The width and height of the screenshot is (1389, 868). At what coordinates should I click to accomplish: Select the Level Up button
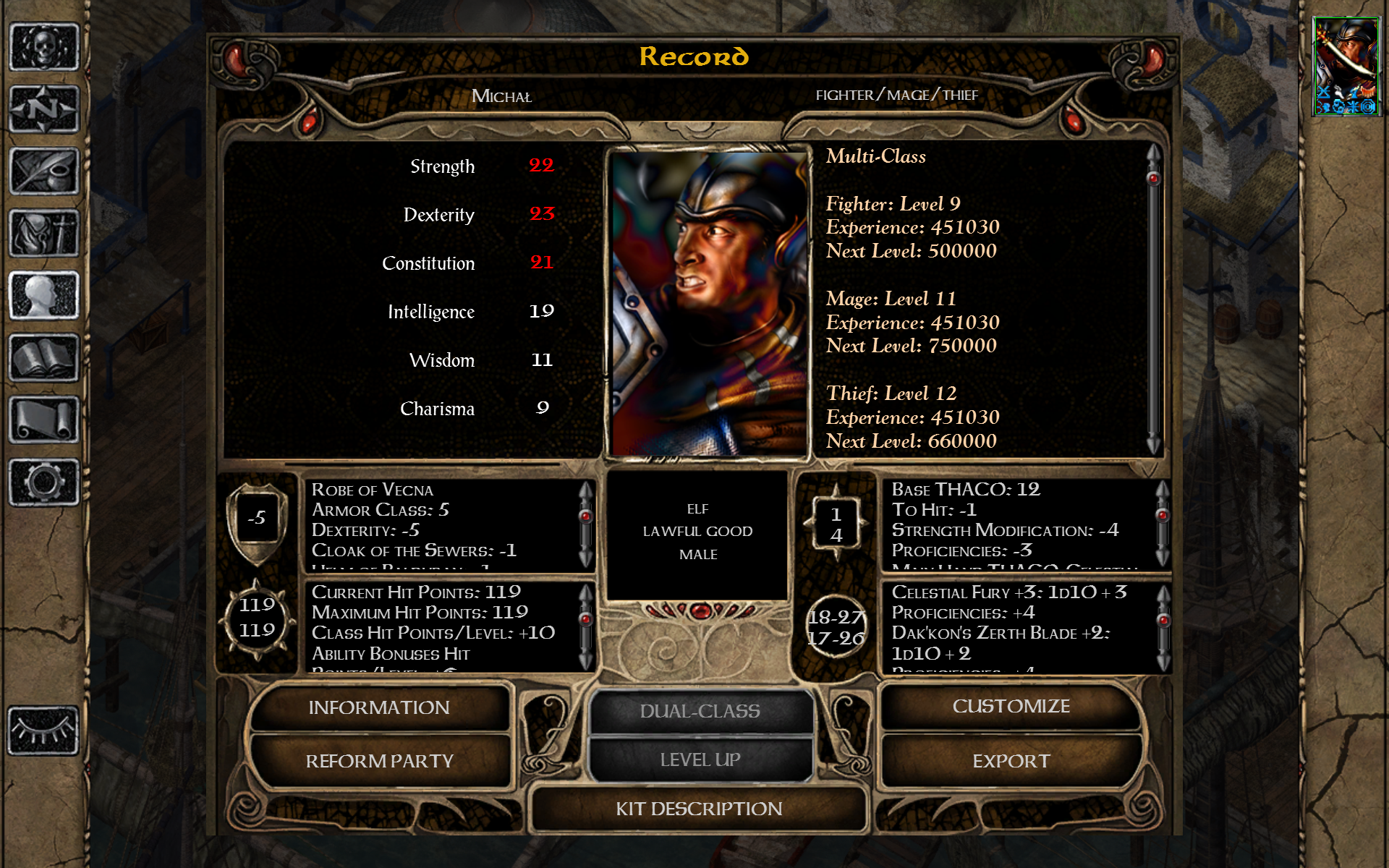pos(700,759)
